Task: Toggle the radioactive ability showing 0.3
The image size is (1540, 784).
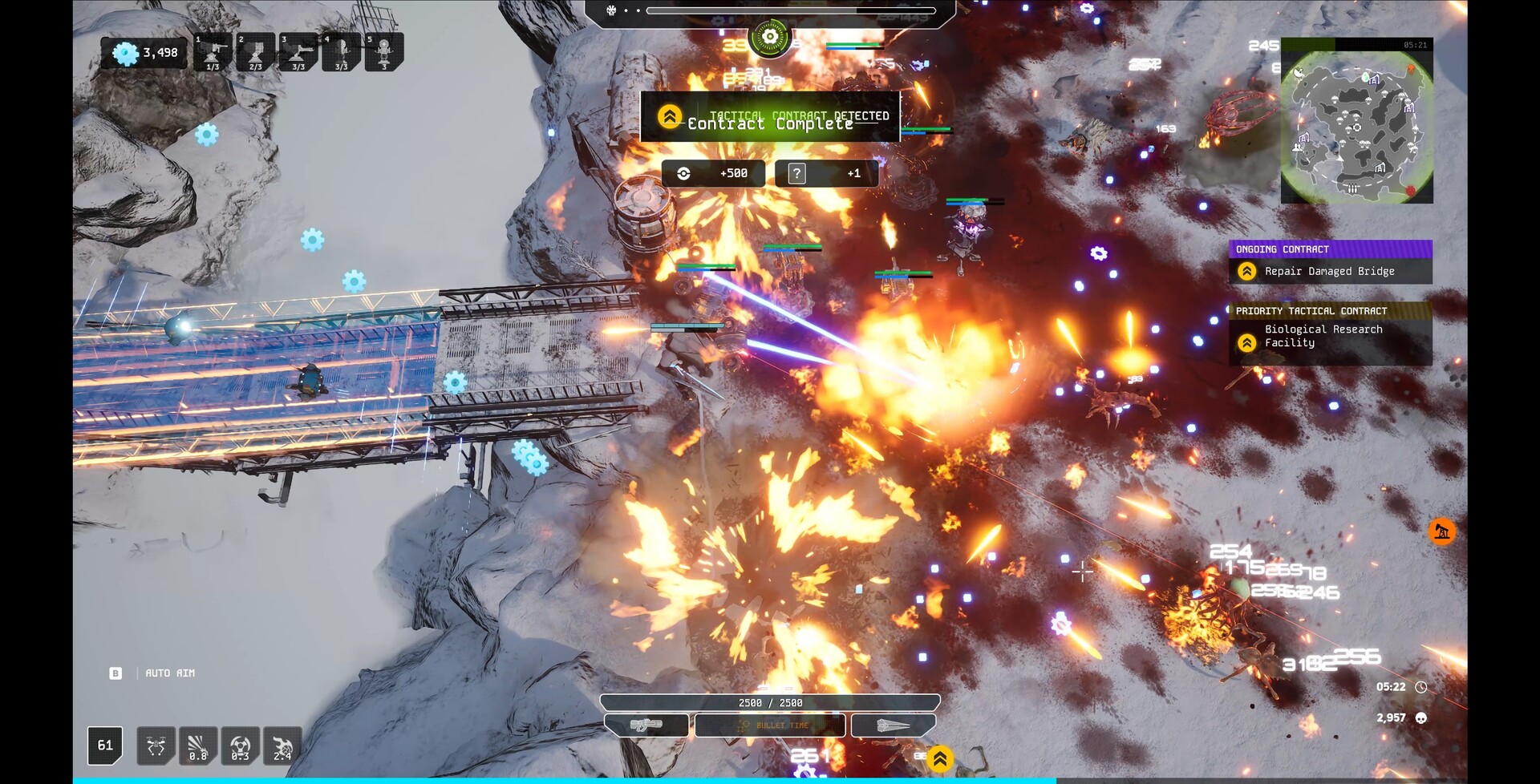Action: pyautogui.click(x=240, y=746)
